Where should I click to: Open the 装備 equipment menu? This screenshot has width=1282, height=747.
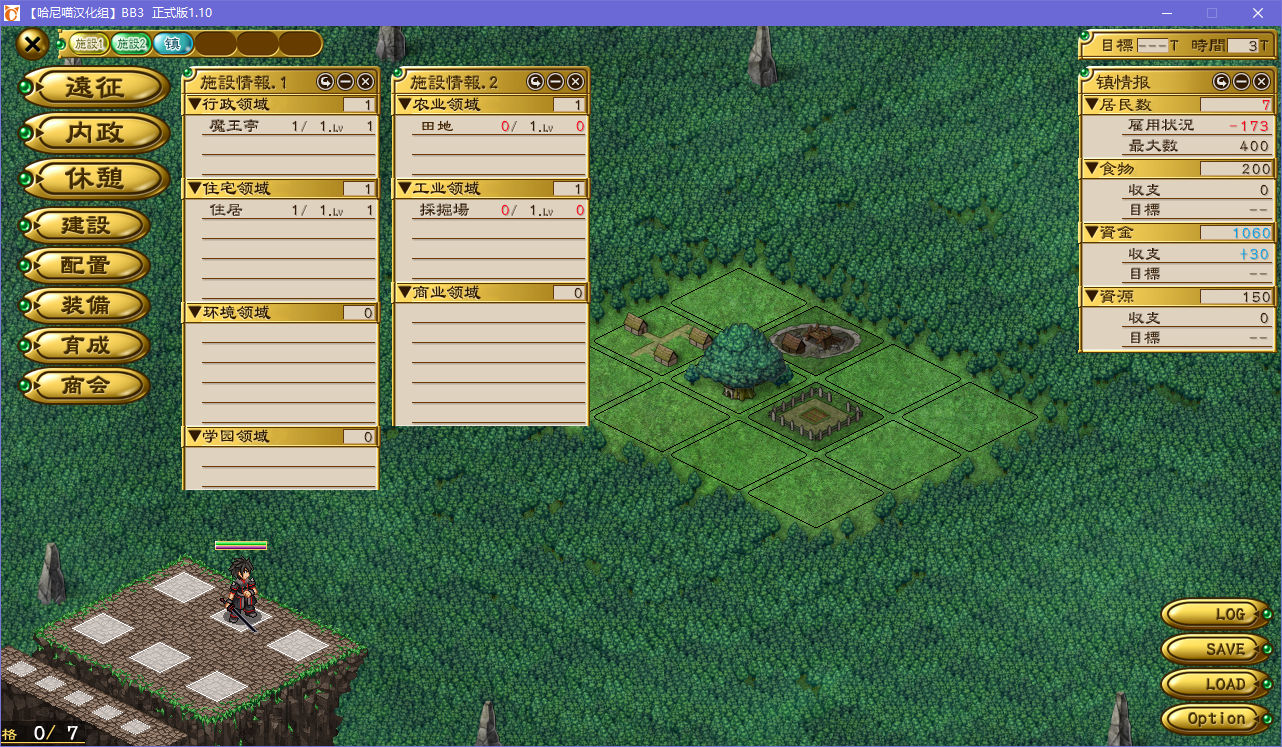[x=86, y=305]
